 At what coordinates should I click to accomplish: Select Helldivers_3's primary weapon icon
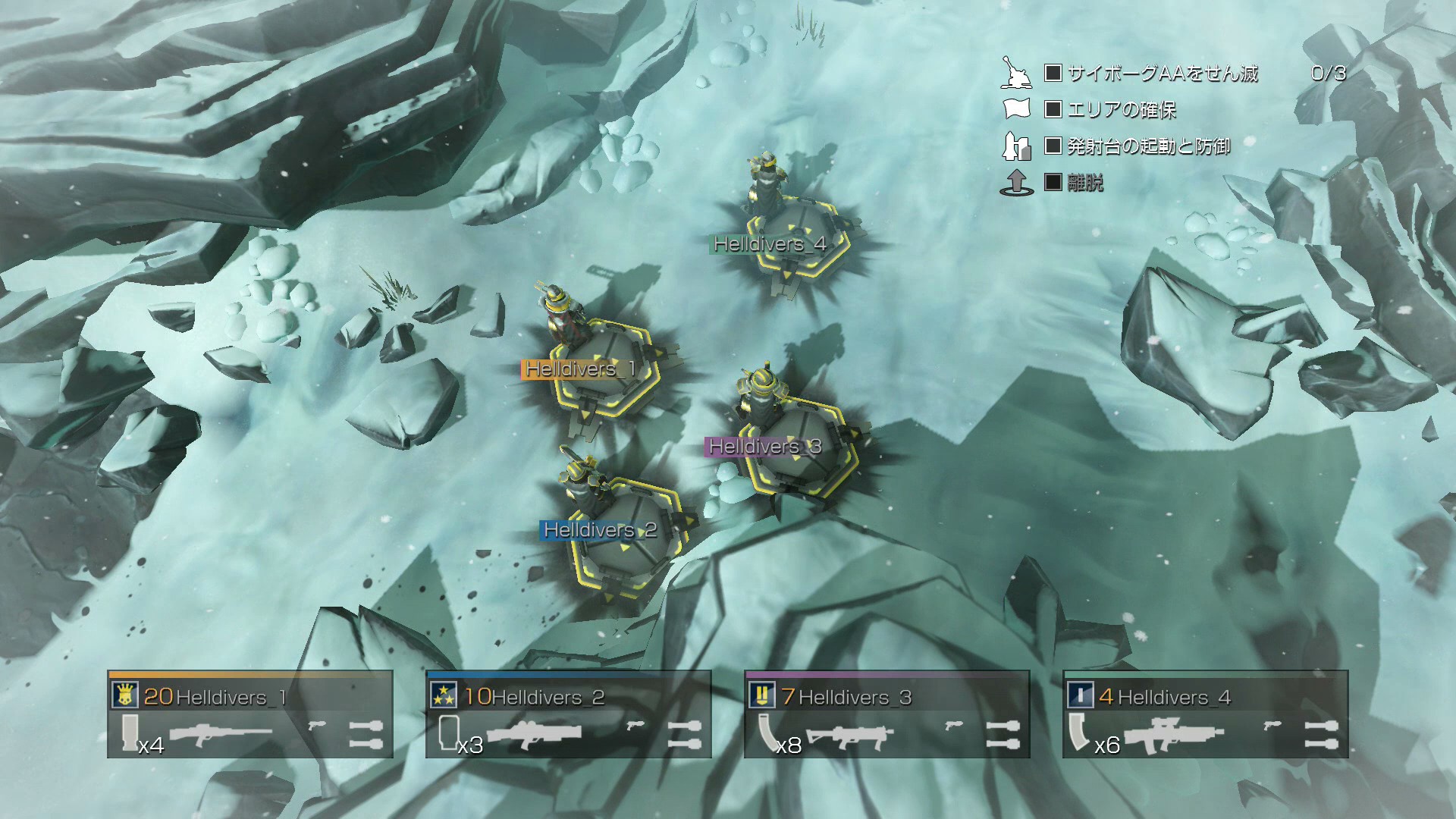coord(849,735)
